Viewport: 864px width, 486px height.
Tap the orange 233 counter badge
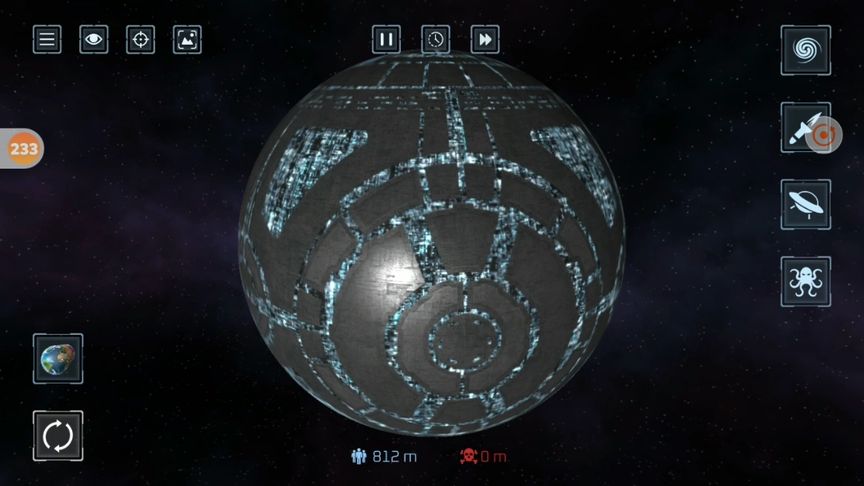pos(22,149)
